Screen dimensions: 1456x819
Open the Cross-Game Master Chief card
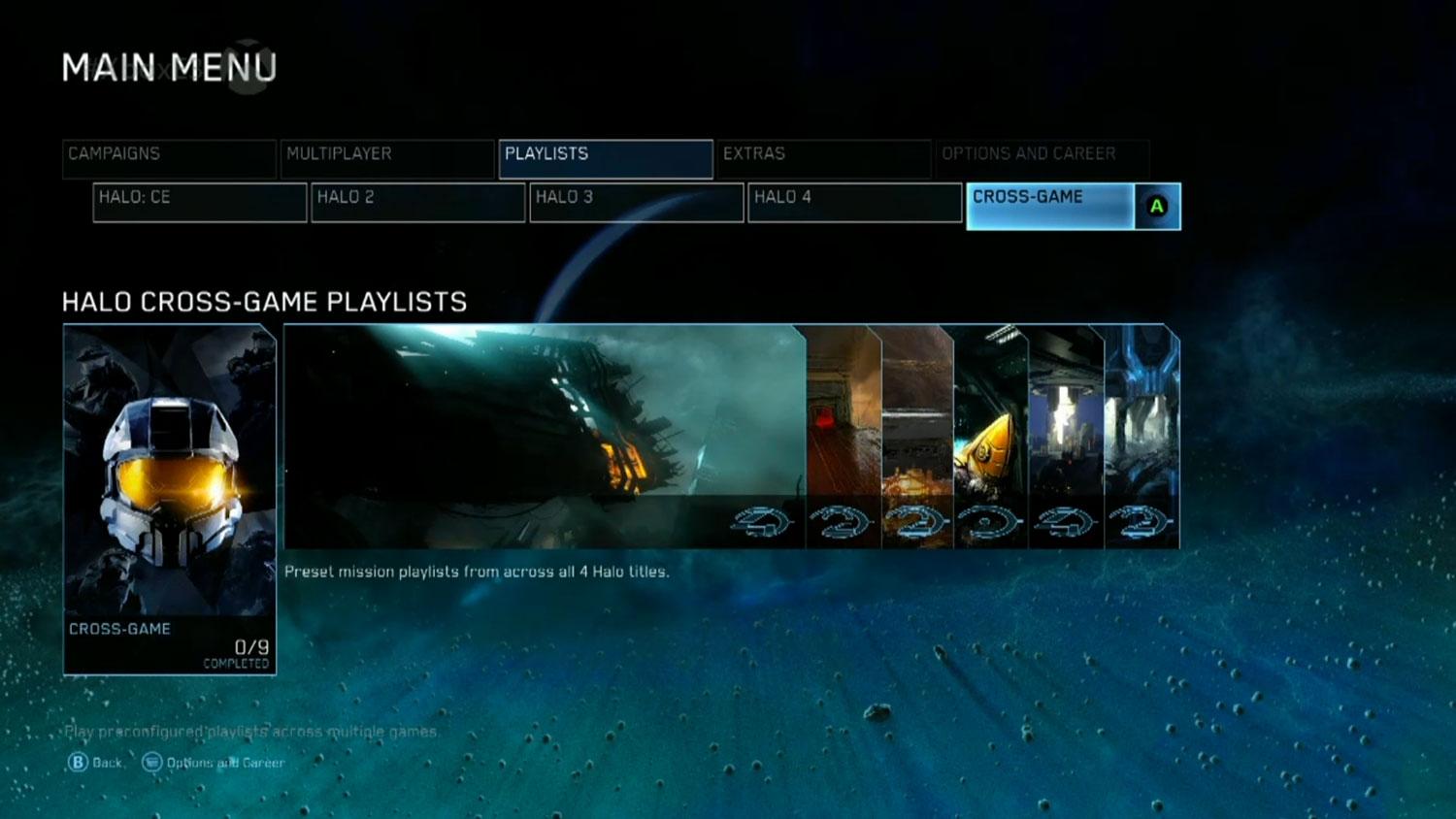(170, 499)
